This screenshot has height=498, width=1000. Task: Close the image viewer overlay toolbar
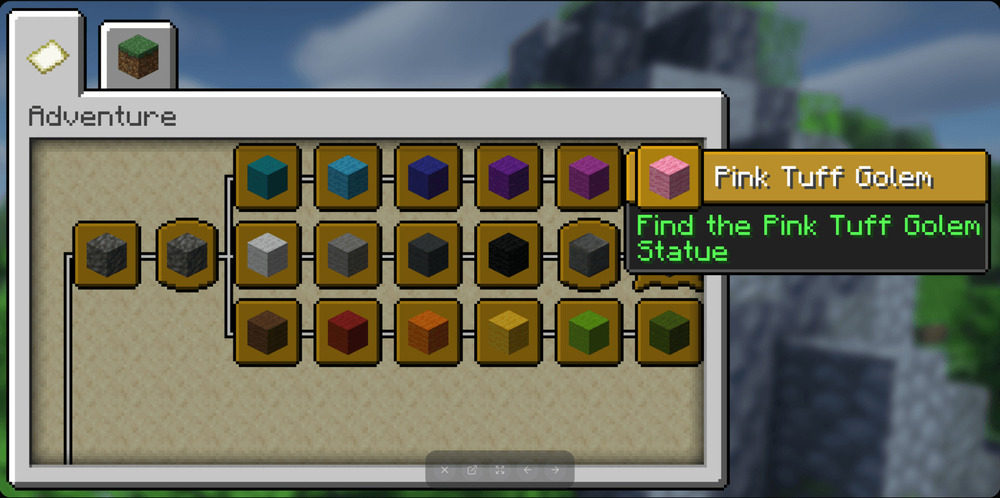[445, 470]
